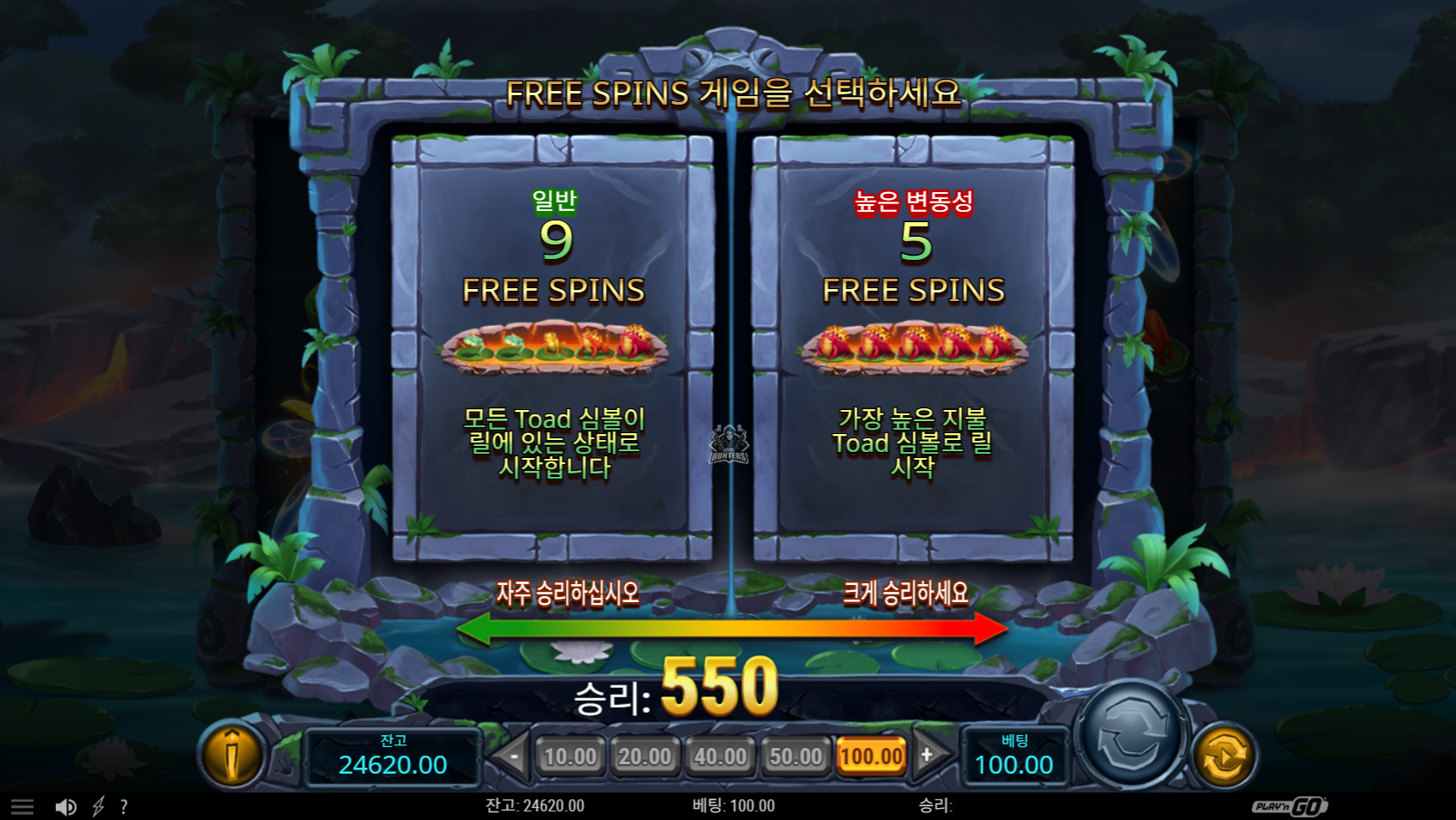
Task: Select the 50.00 bet amount
Action: tap(796, 757)
